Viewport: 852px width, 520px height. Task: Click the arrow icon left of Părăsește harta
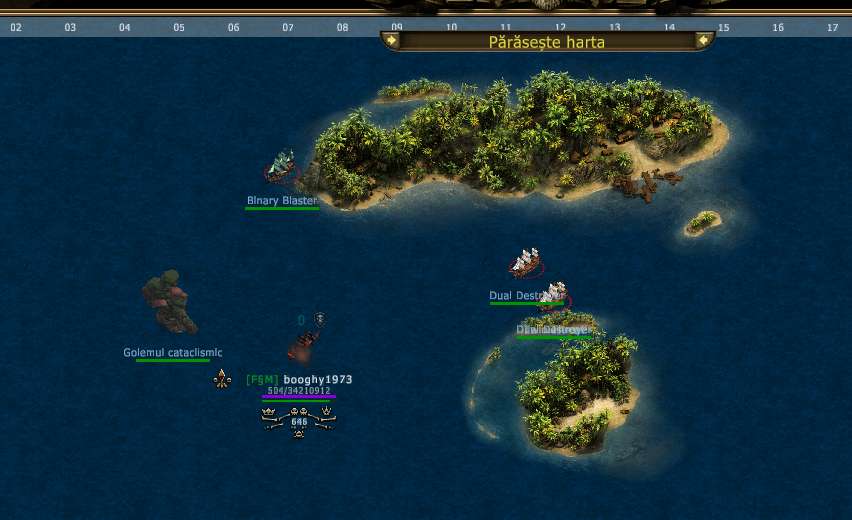(x=391, y=41)
